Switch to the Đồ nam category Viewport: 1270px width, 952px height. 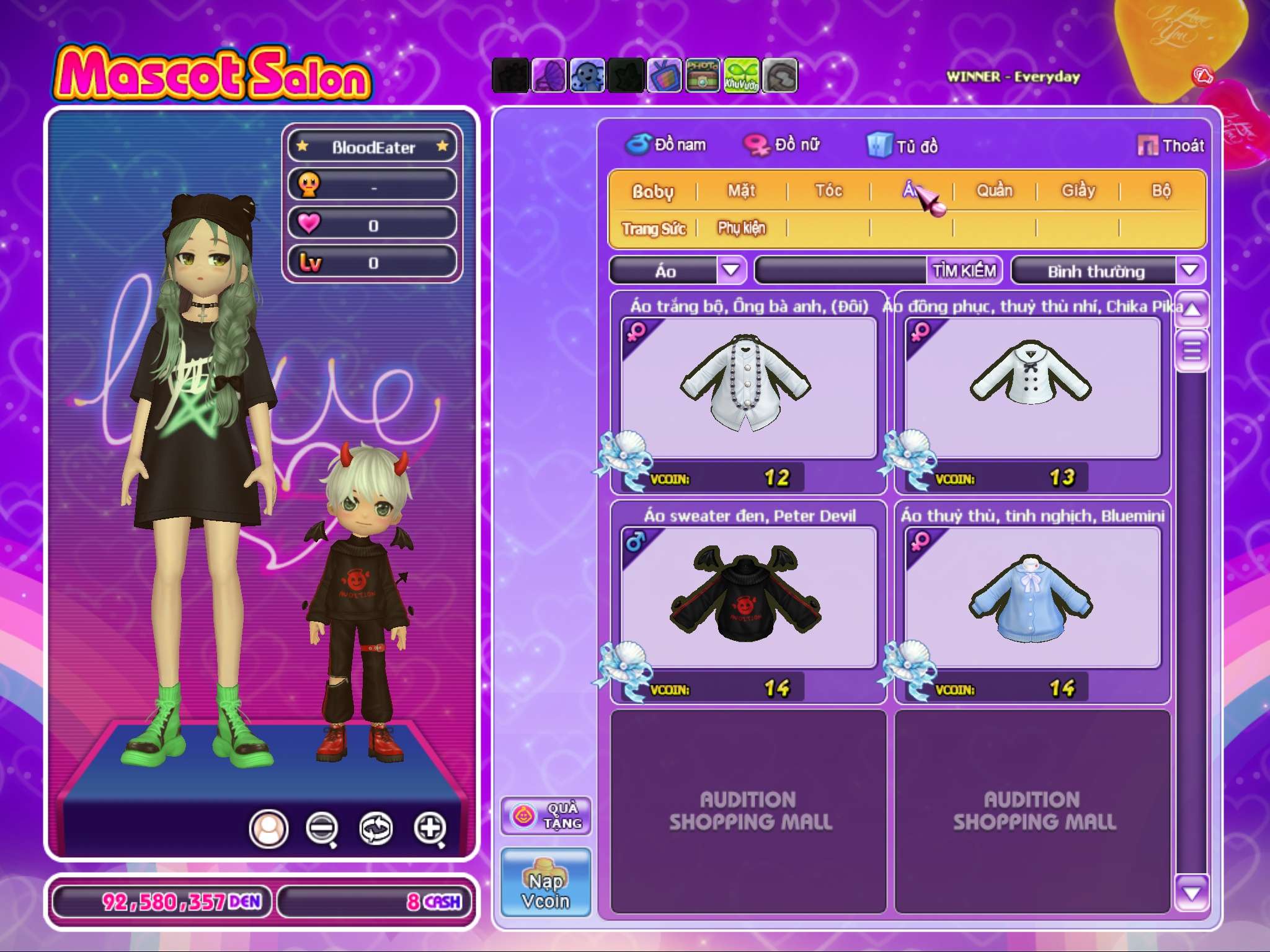[667, 145]
